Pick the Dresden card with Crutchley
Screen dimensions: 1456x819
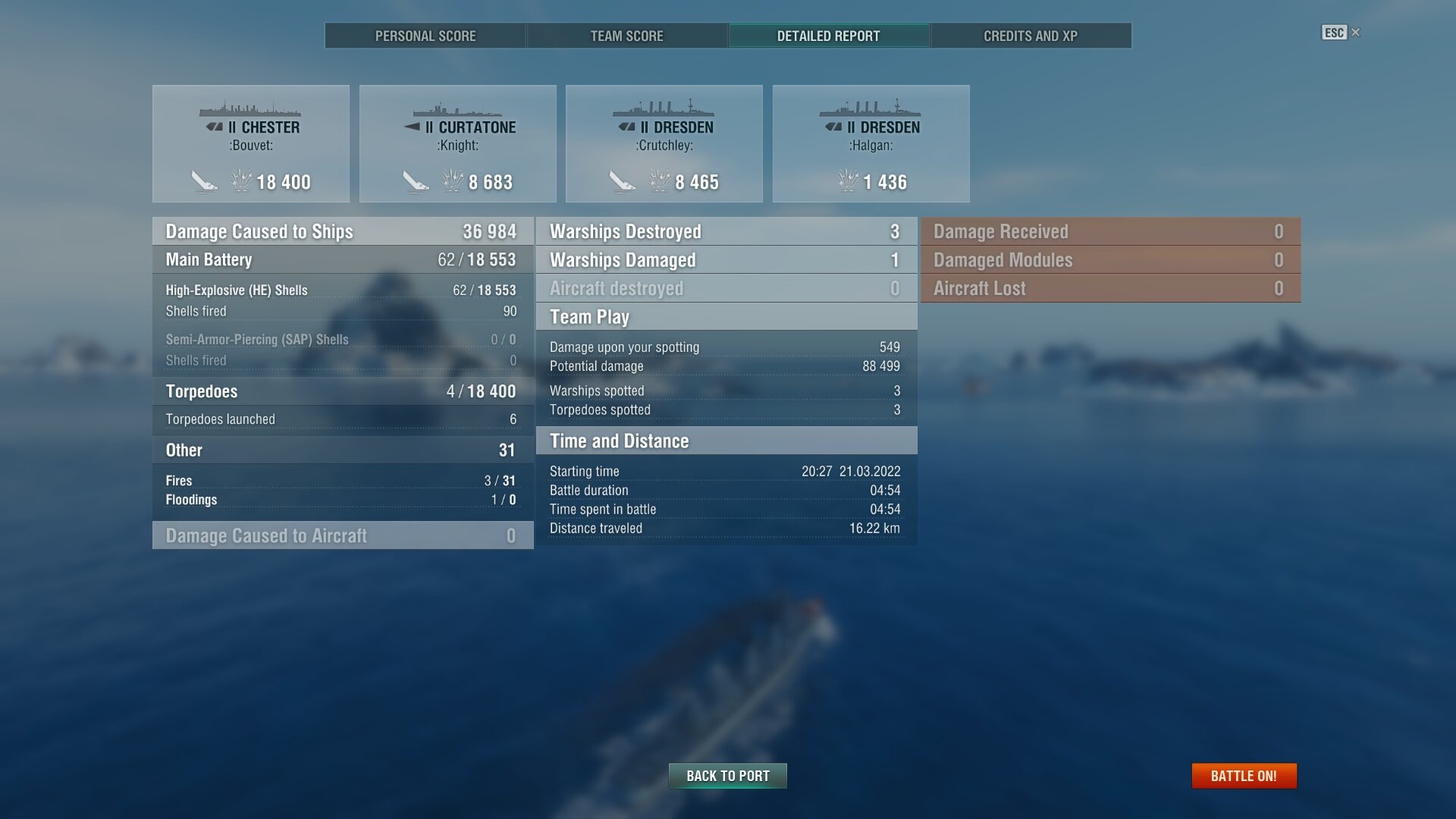[664, 144]
